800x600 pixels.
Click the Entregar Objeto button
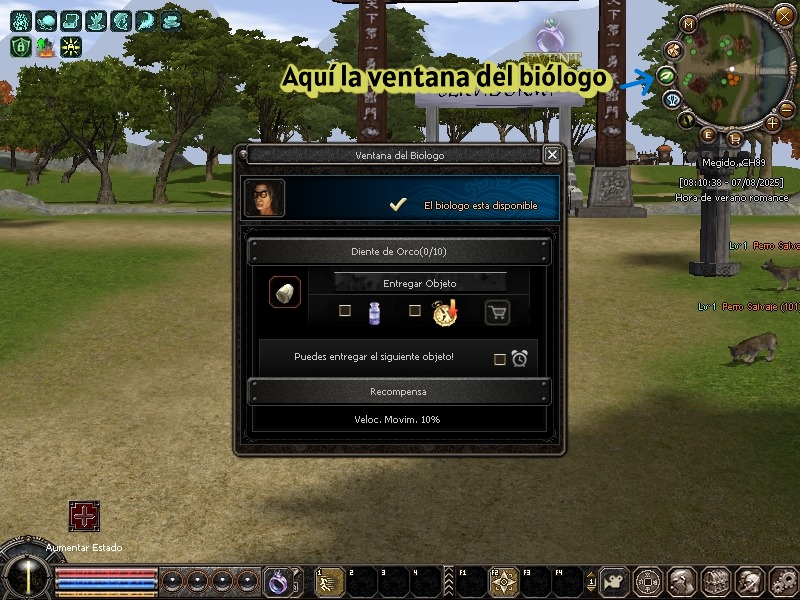[419, 283]
